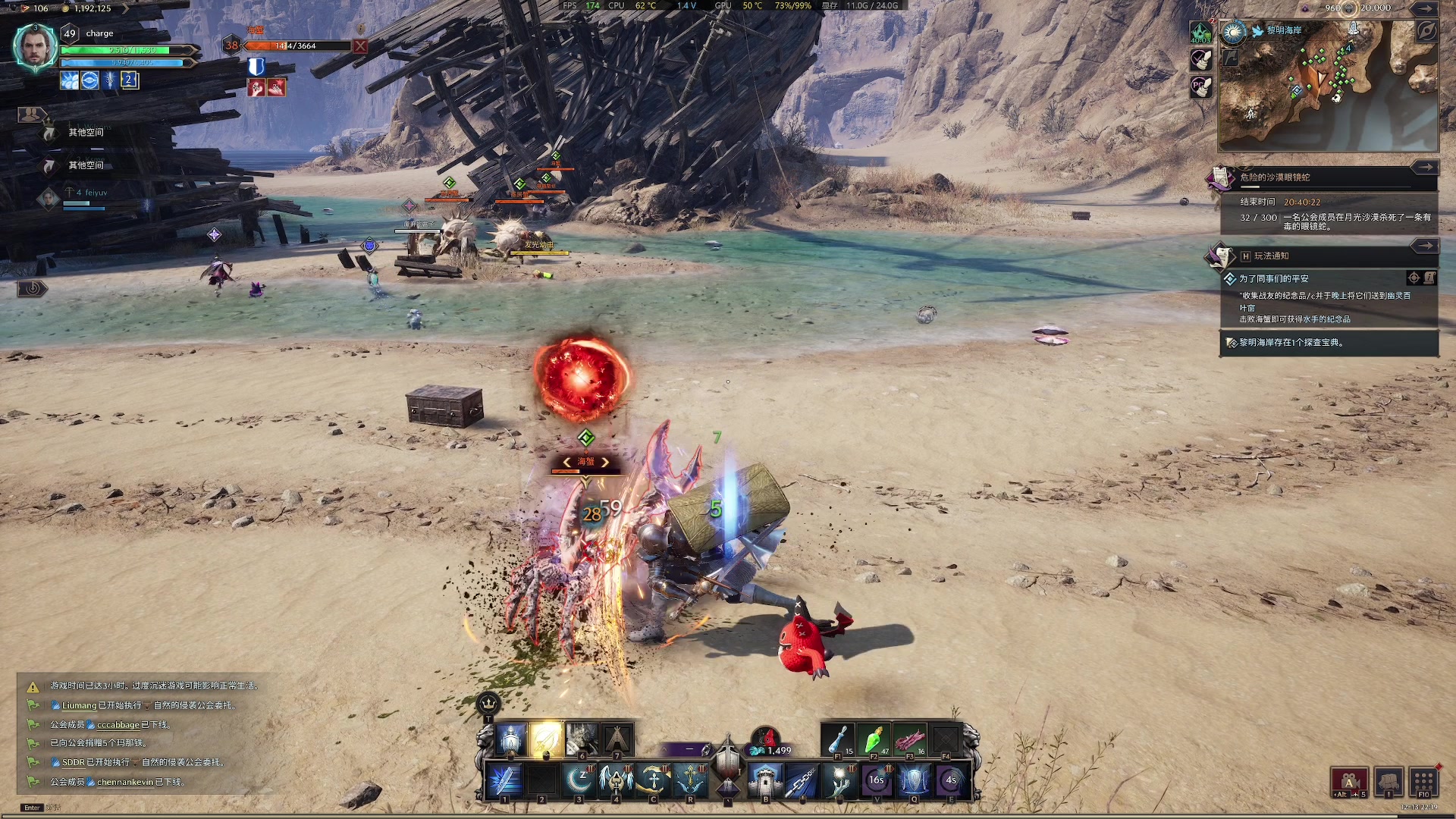Track the 为了同事们的平安 quest with the crosshair icon
The image size is (1456, 819).
pyautogui.click(x=1414, y=278)
